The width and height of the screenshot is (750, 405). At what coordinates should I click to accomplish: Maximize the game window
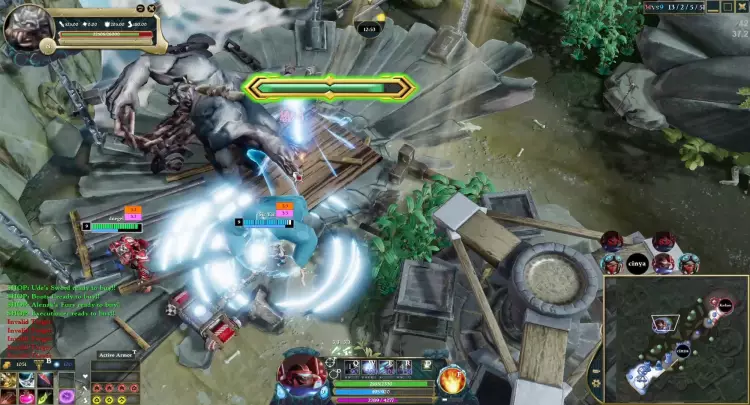pyautogui.click(x=728, y=6)
